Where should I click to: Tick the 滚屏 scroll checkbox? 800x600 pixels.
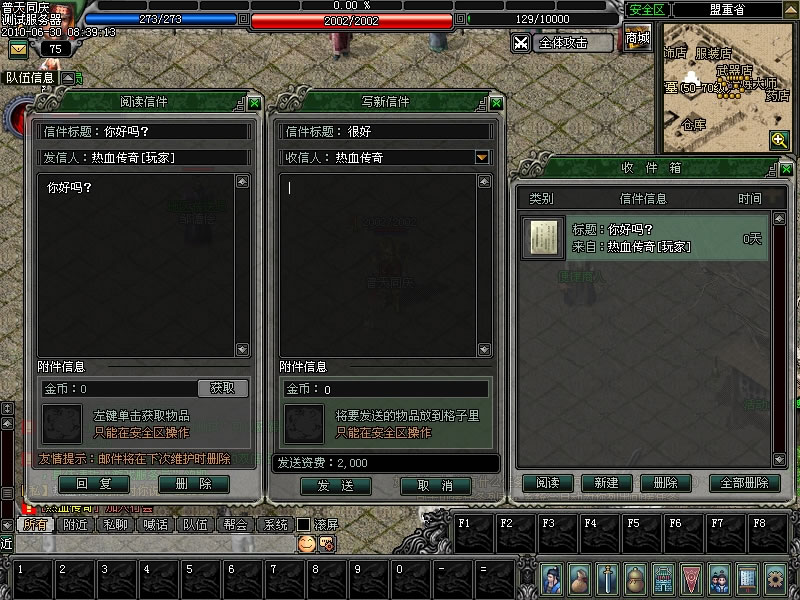tap(303, 524)
